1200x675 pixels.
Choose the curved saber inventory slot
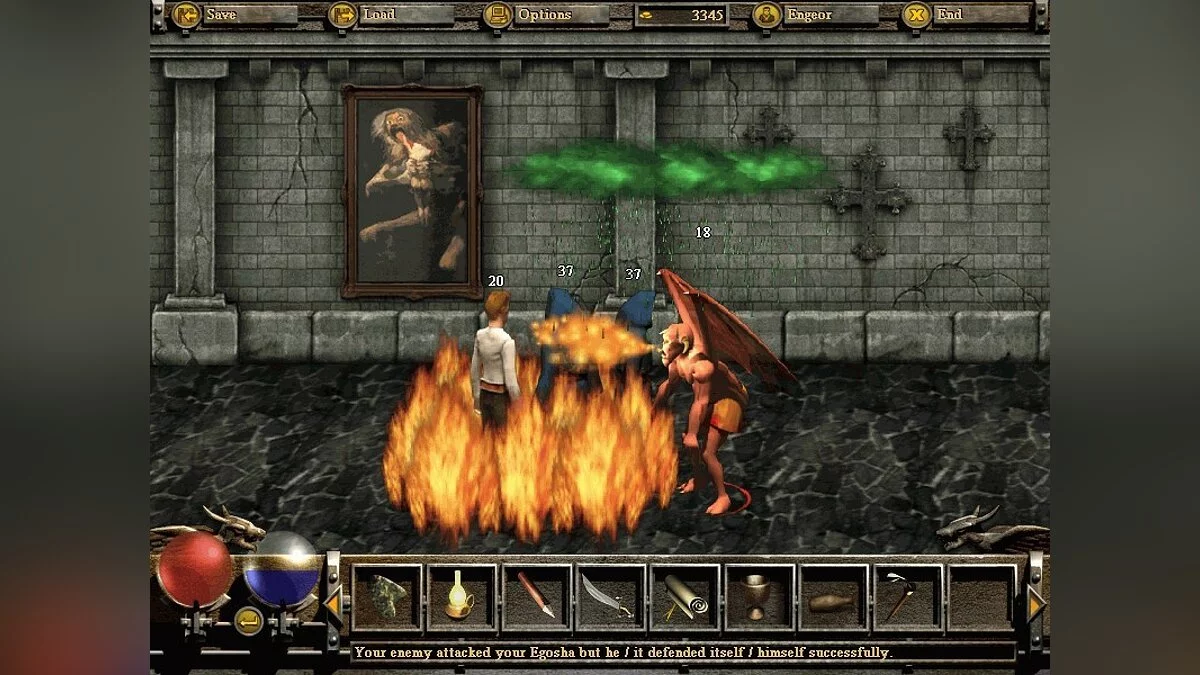click(611, 598)
